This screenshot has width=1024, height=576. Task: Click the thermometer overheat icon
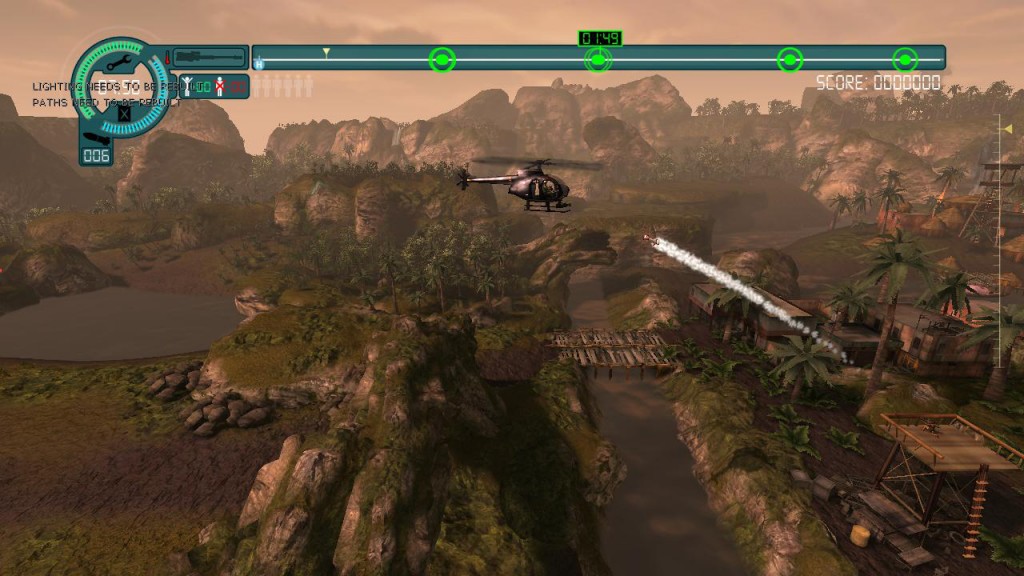[x=166, y=58]
